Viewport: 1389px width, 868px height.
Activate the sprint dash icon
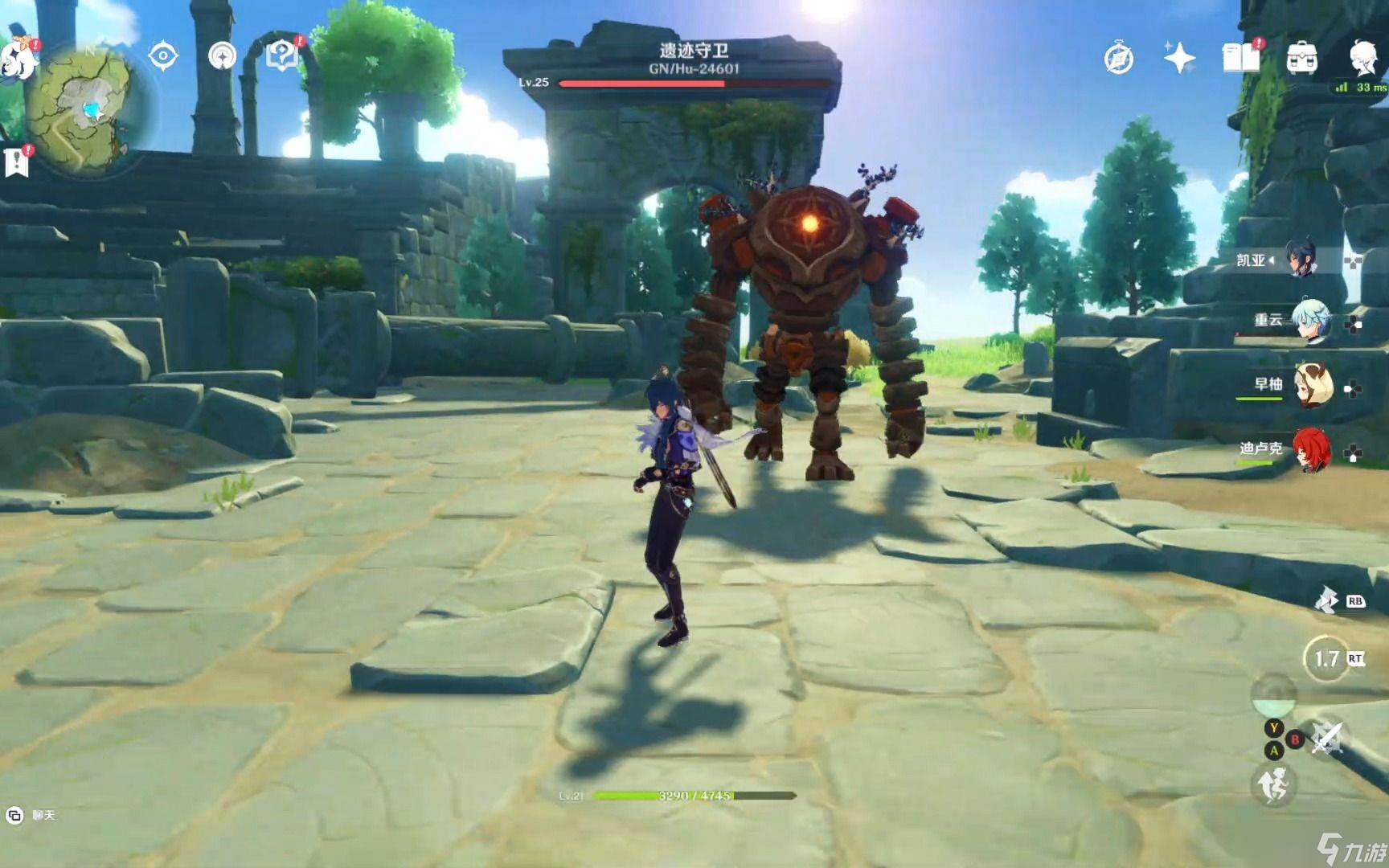(x=1325, y=600)
